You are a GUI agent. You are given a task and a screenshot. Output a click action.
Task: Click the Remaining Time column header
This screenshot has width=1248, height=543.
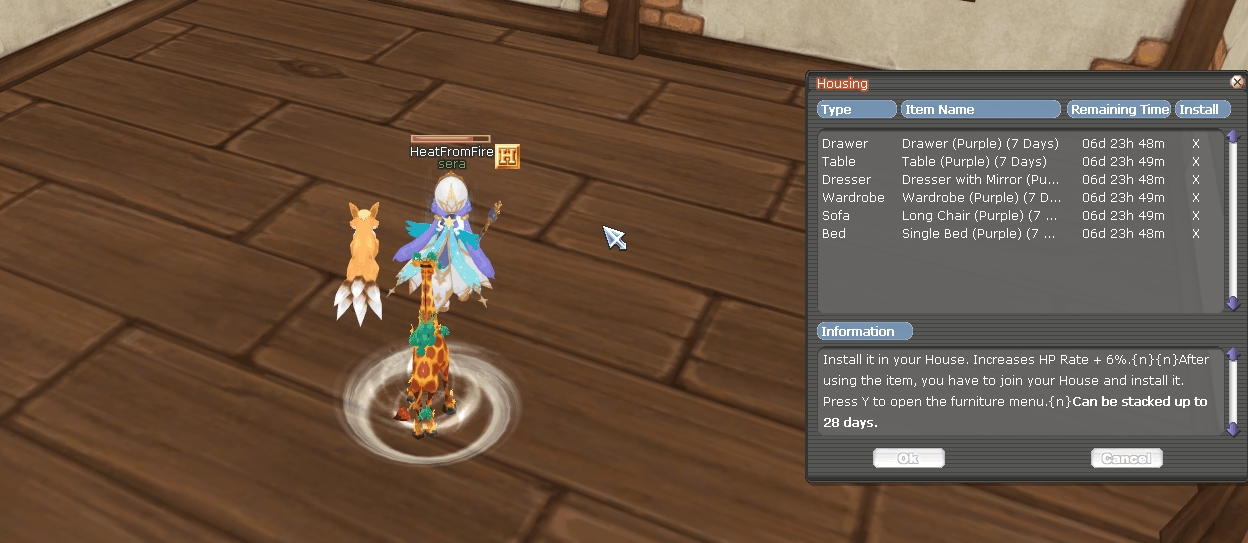click(x=1118, y=109)
